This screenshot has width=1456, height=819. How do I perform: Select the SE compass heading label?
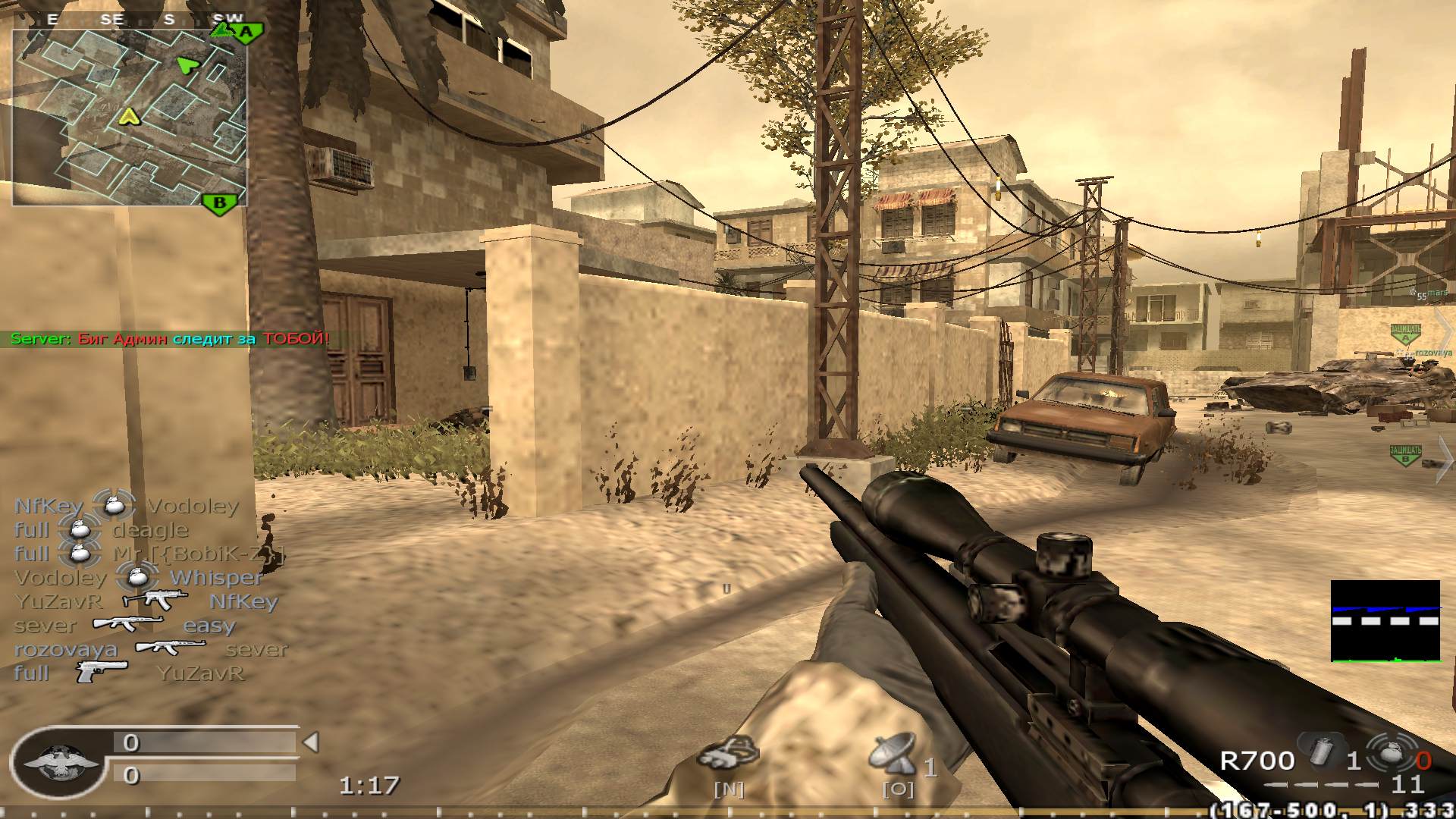pyautogui.click(x=112, y=19)
